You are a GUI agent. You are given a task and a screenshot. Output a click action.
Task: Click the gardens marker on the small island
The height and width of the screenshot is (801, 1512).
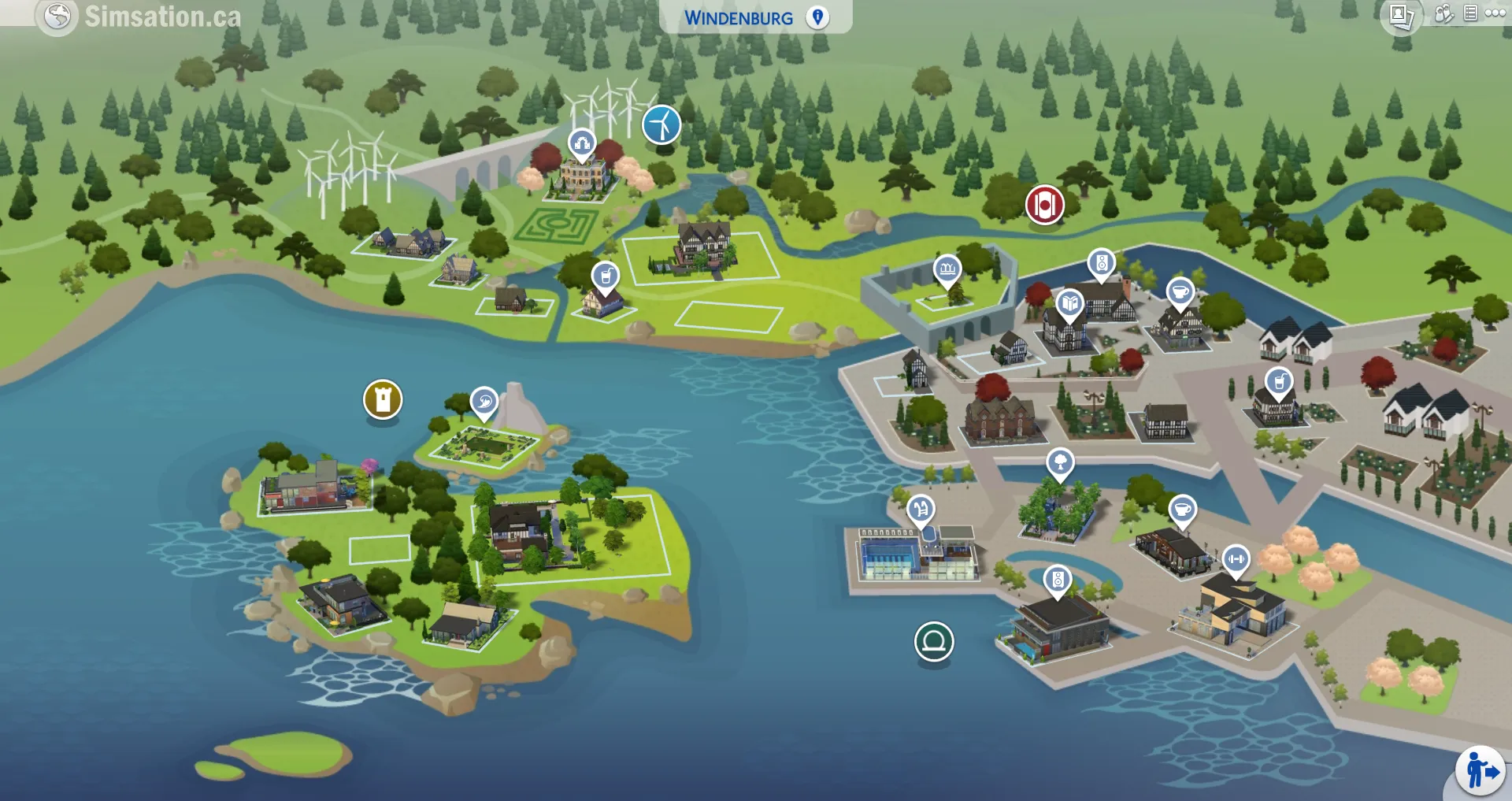coord(484,400)
